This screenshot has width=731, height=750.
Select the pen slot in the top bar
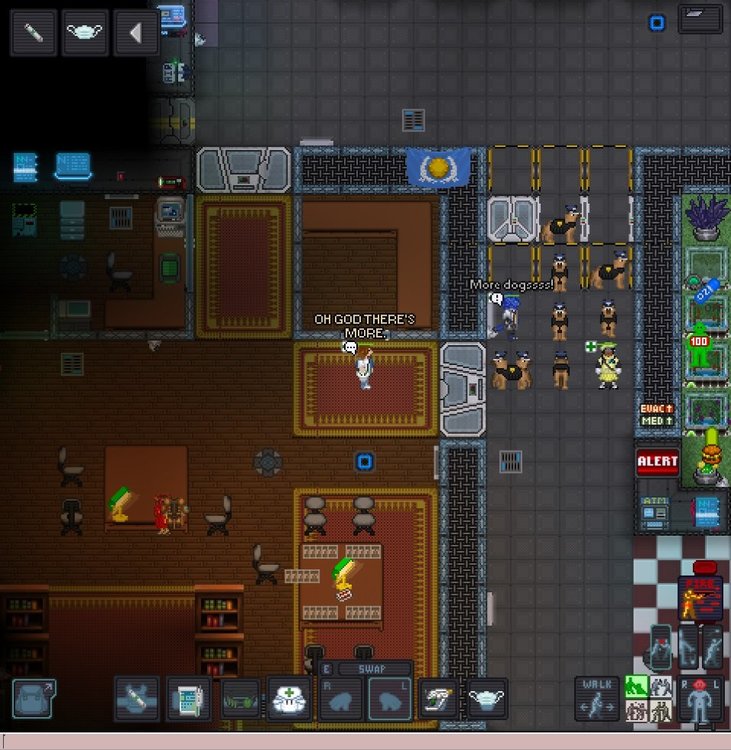click(33, 33)
